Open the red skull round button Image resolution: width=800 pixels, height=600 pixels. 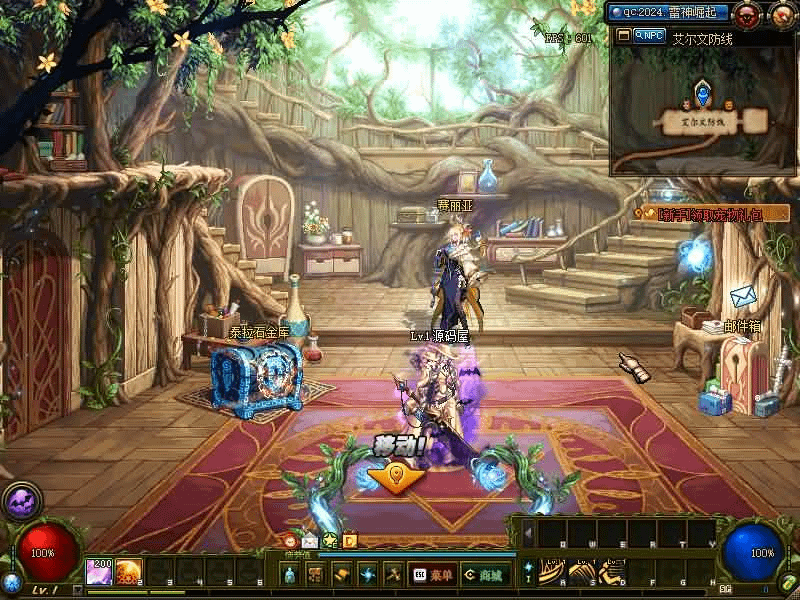(747, 14)
